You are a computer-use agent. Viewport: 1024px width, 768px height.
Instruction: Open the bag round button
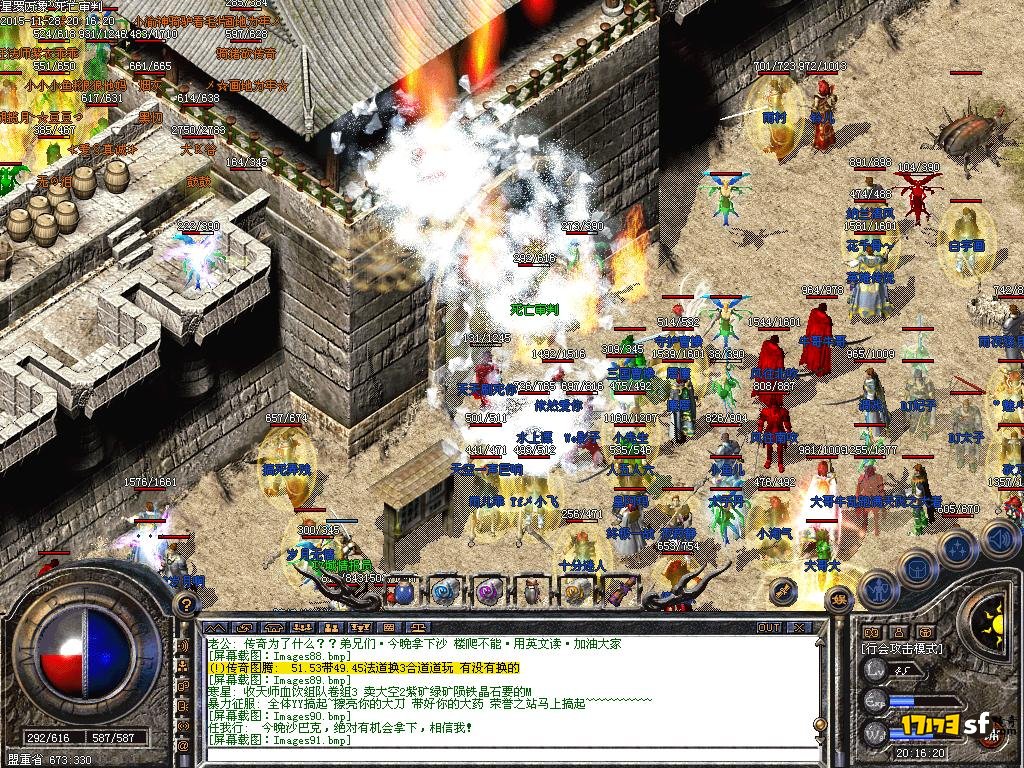point(916,569)
